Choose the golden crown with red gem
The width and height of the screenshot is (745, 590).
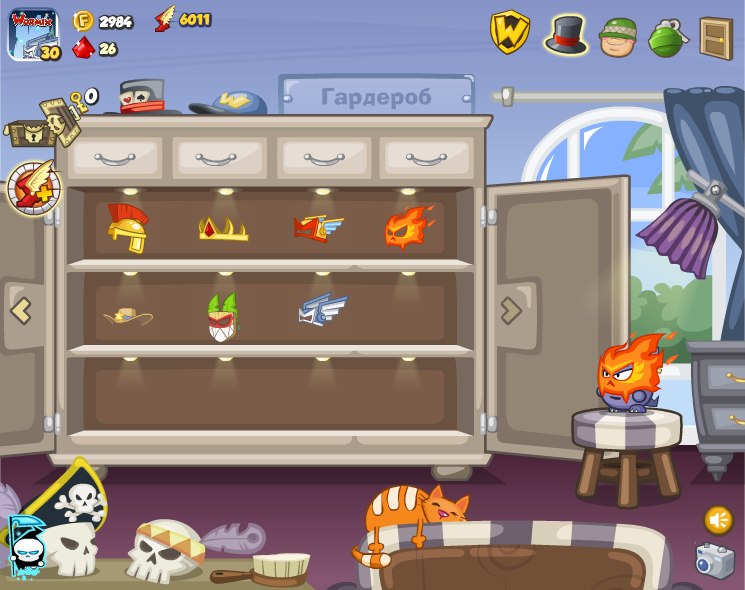point(223,229)
